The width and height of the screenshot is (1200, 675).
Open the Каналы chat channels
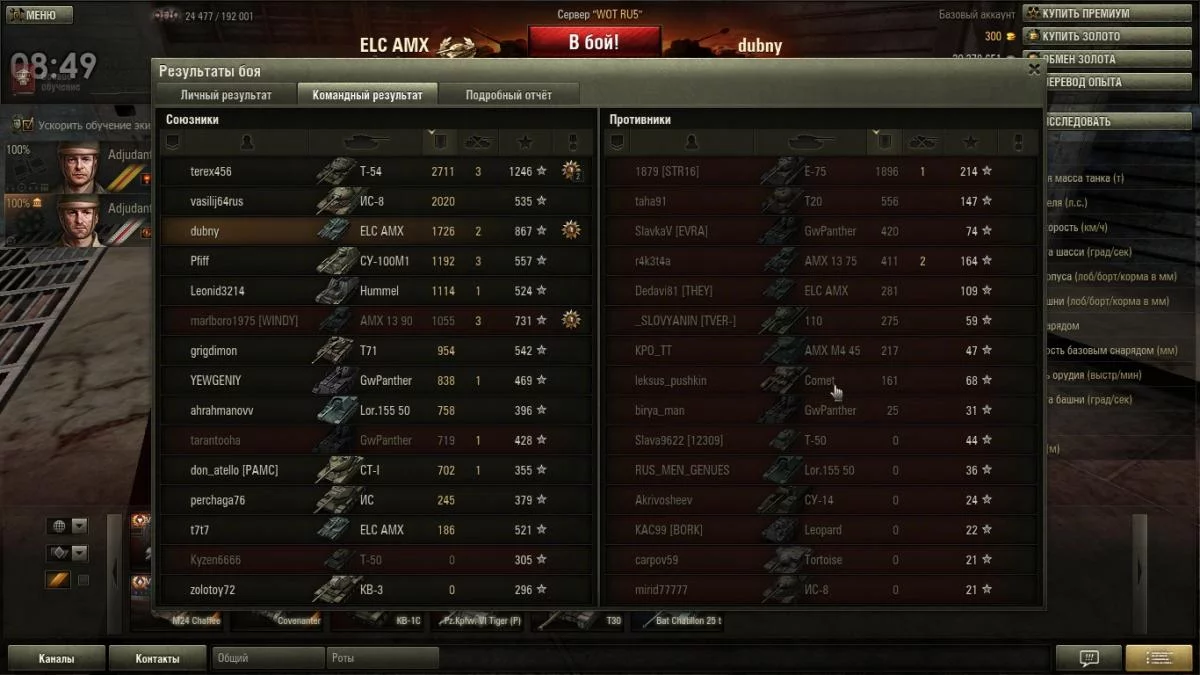pos(56,659)
